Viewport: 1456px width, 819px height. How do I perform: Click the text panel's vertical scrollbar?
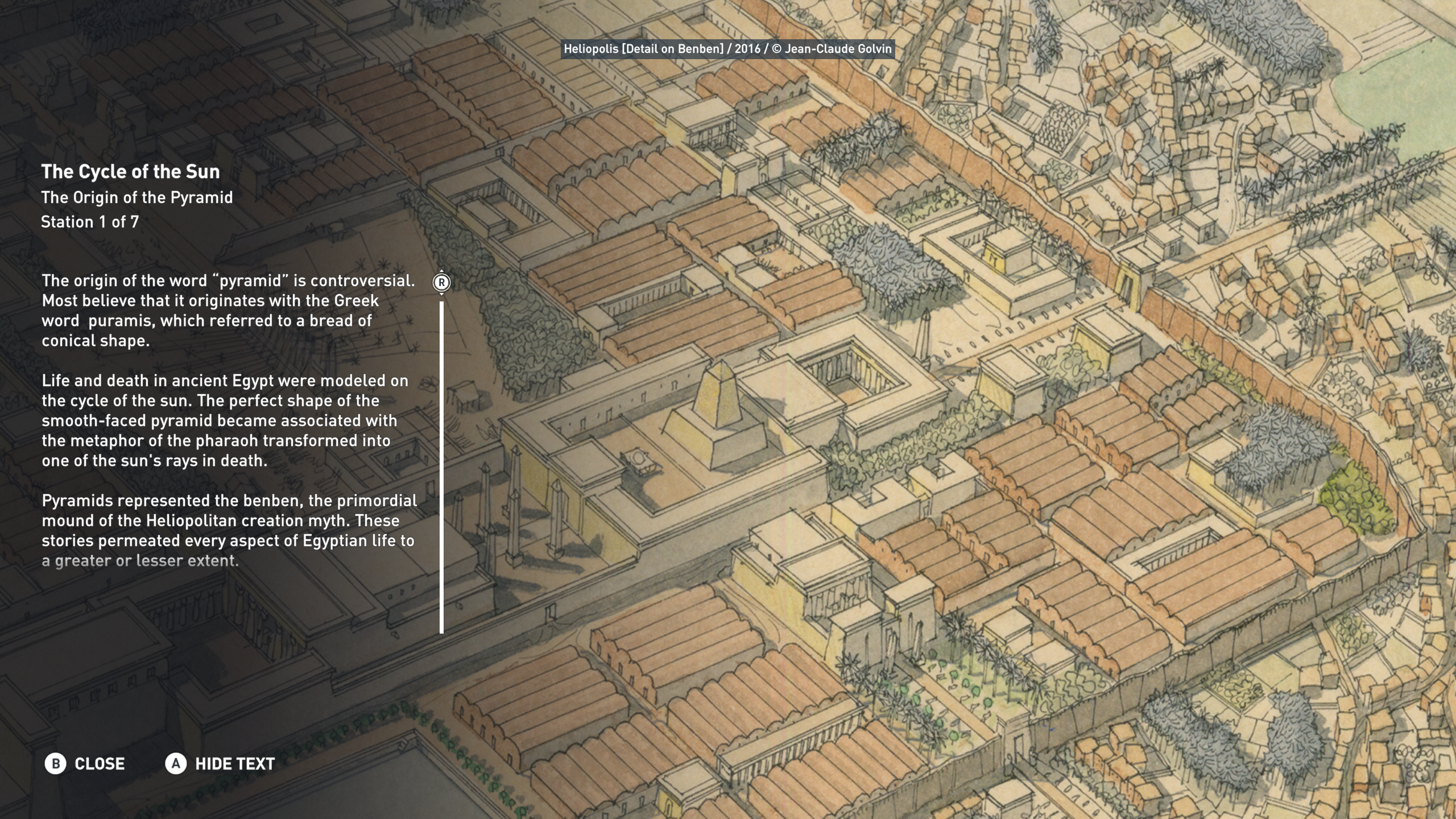[441, 466]
